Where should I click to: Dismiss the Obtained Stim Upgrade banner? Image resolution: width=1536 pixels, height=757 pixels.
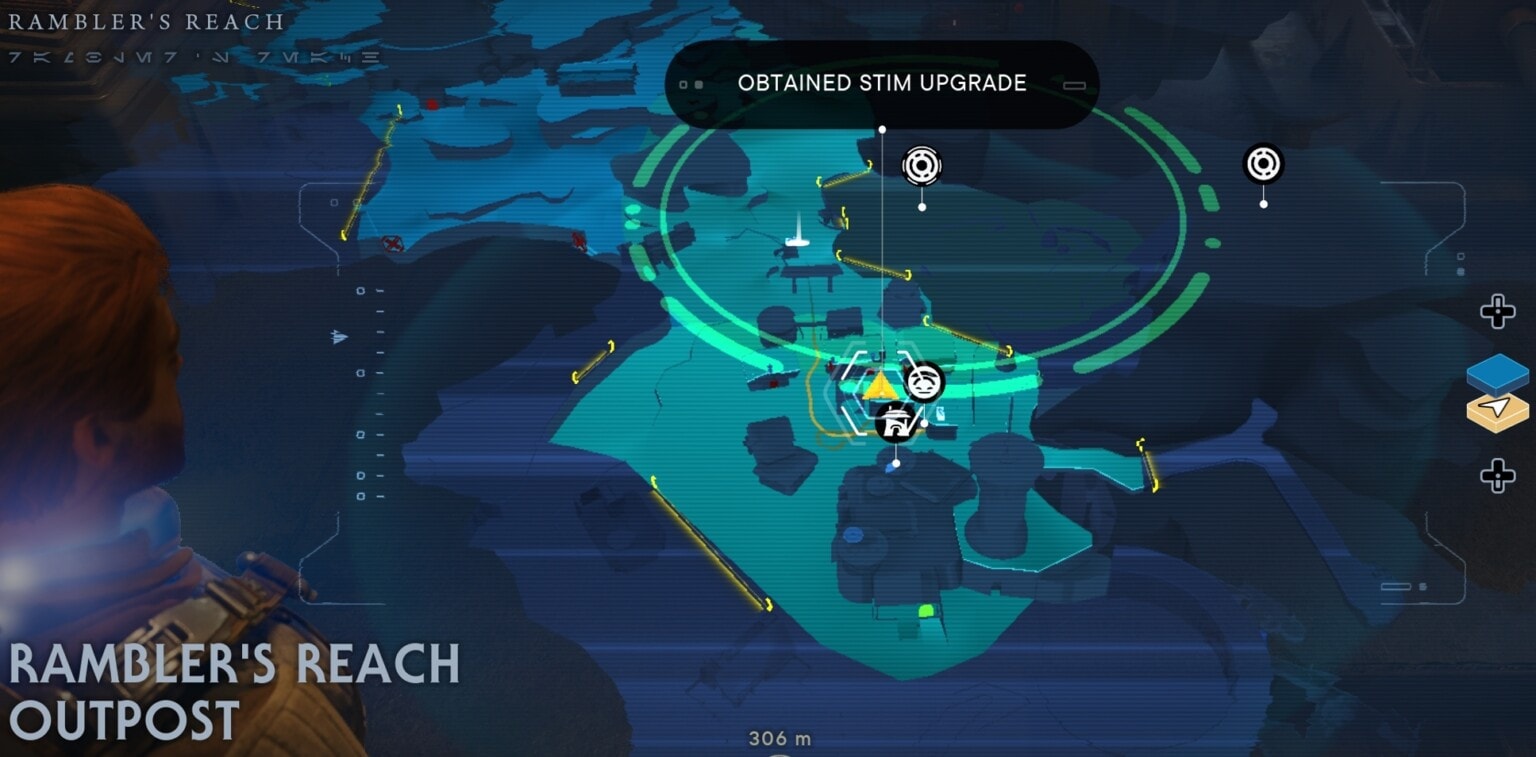881,84
